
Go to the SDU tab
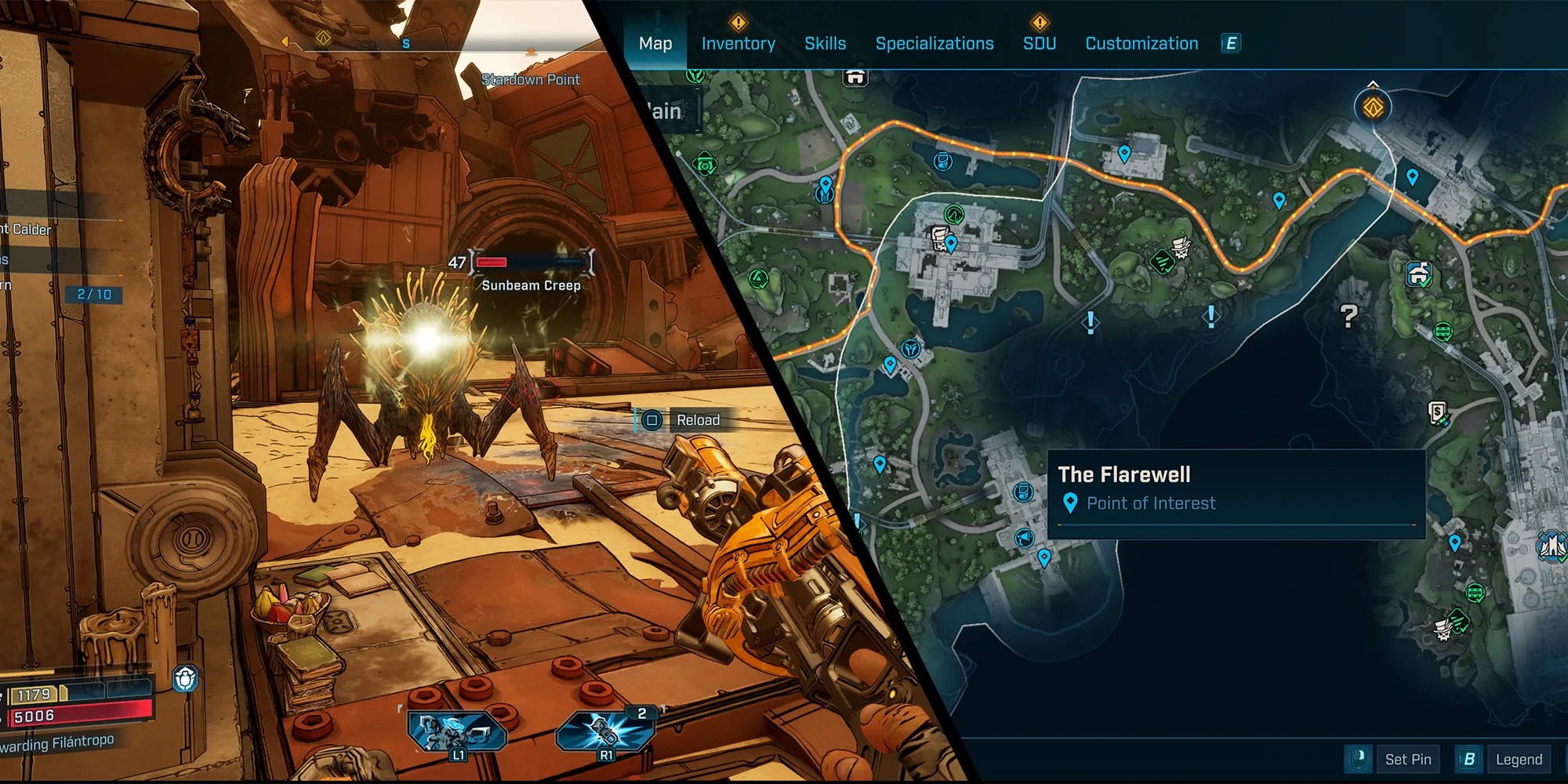pyautogui.click(x=1039, y=44)
